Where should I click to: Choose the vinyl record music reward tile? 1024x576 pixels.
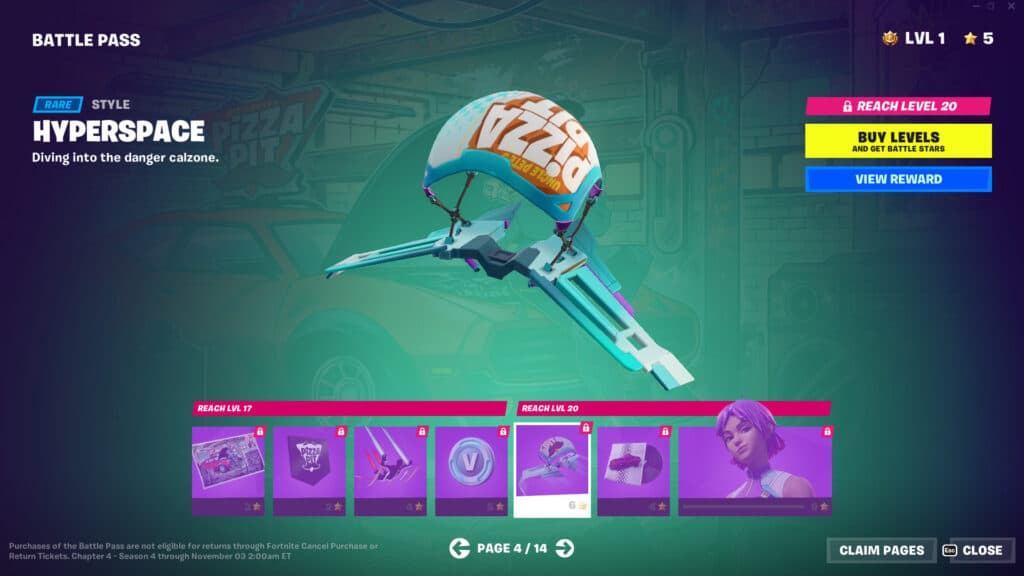(633, 470)
